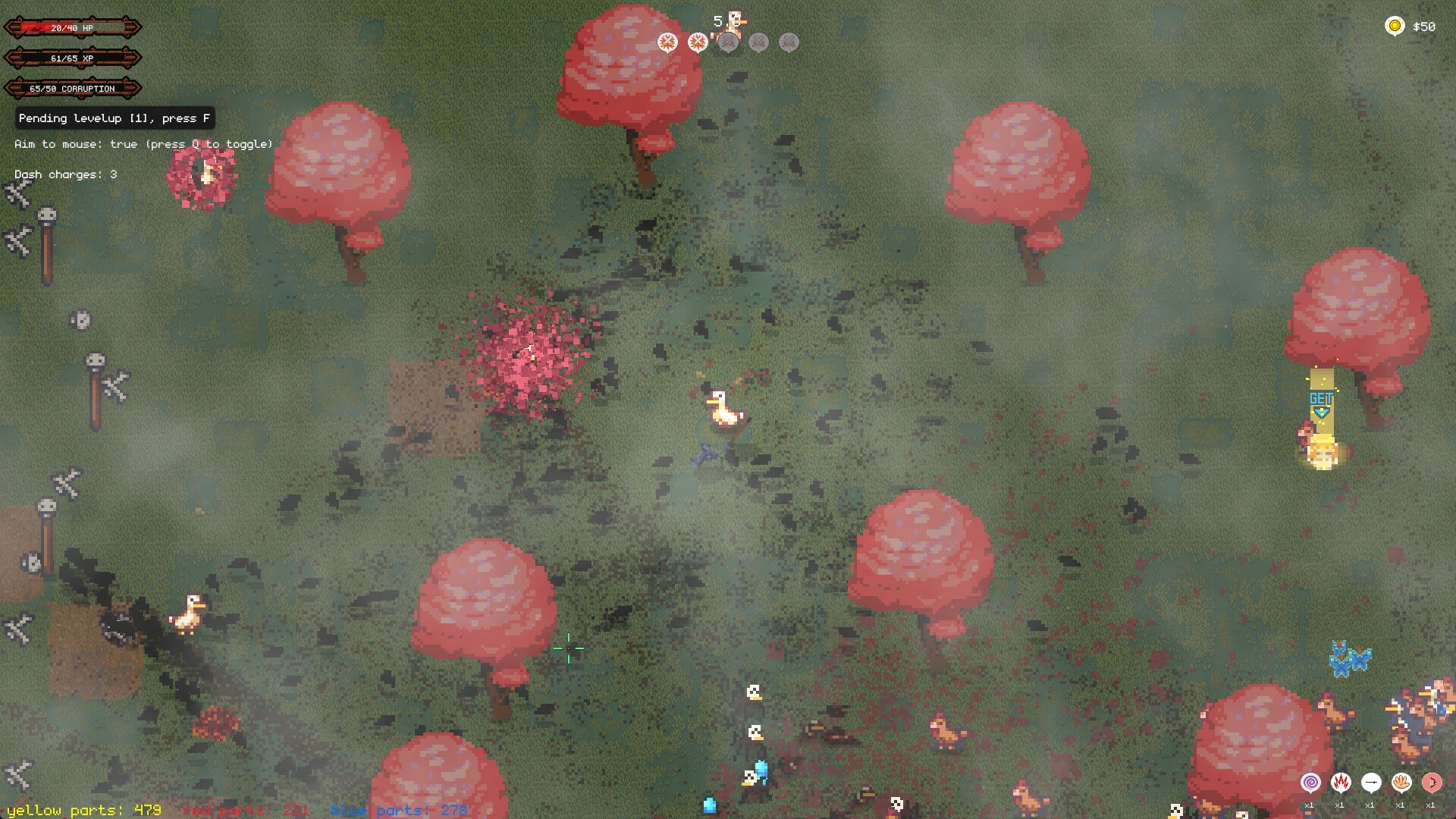Click the blue parts counter
1456x819 pixels.
398,810
